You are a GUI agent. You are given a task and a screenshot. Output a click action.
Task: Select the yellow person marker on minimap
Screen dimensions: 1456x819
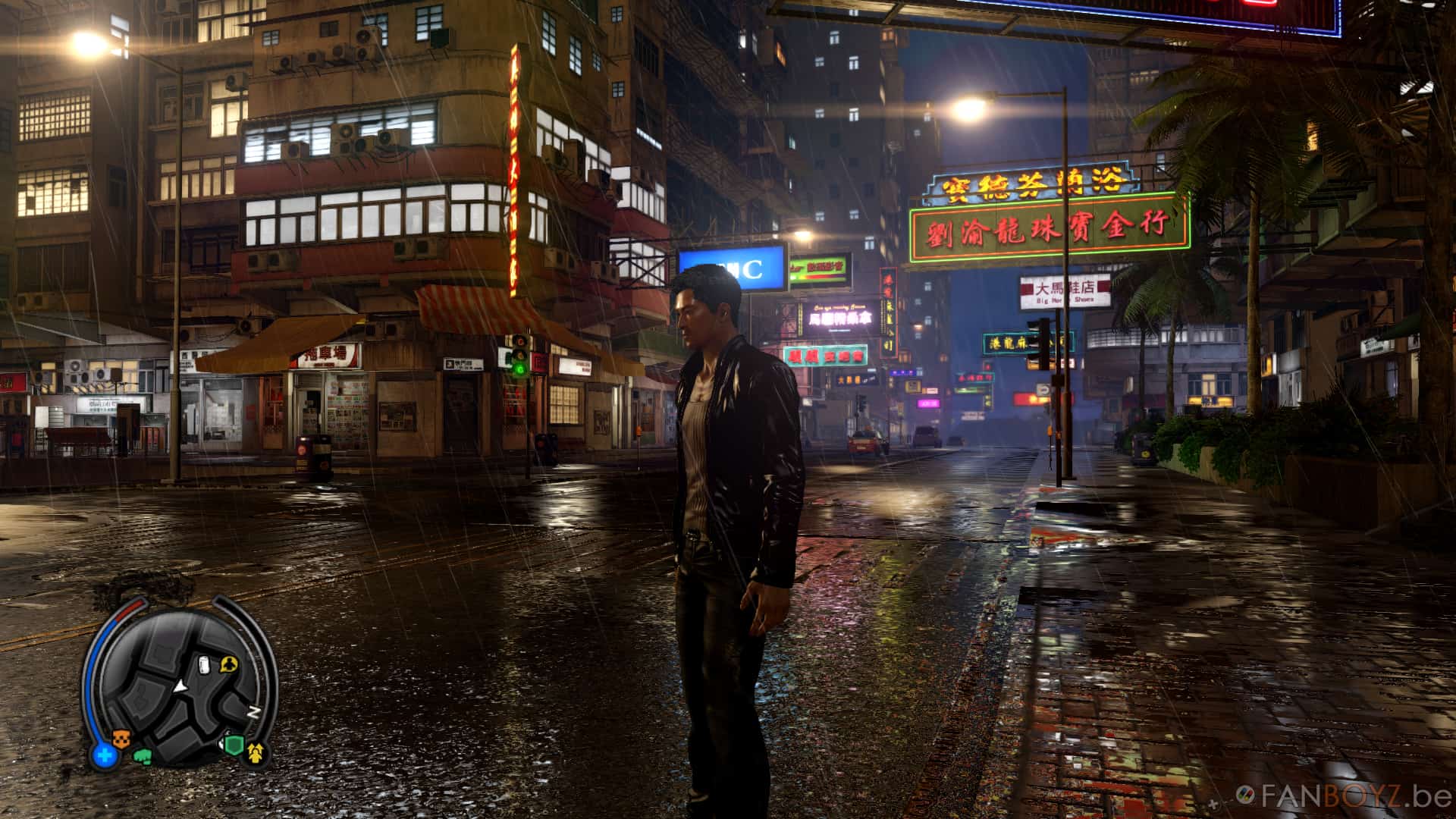[228, 665]
